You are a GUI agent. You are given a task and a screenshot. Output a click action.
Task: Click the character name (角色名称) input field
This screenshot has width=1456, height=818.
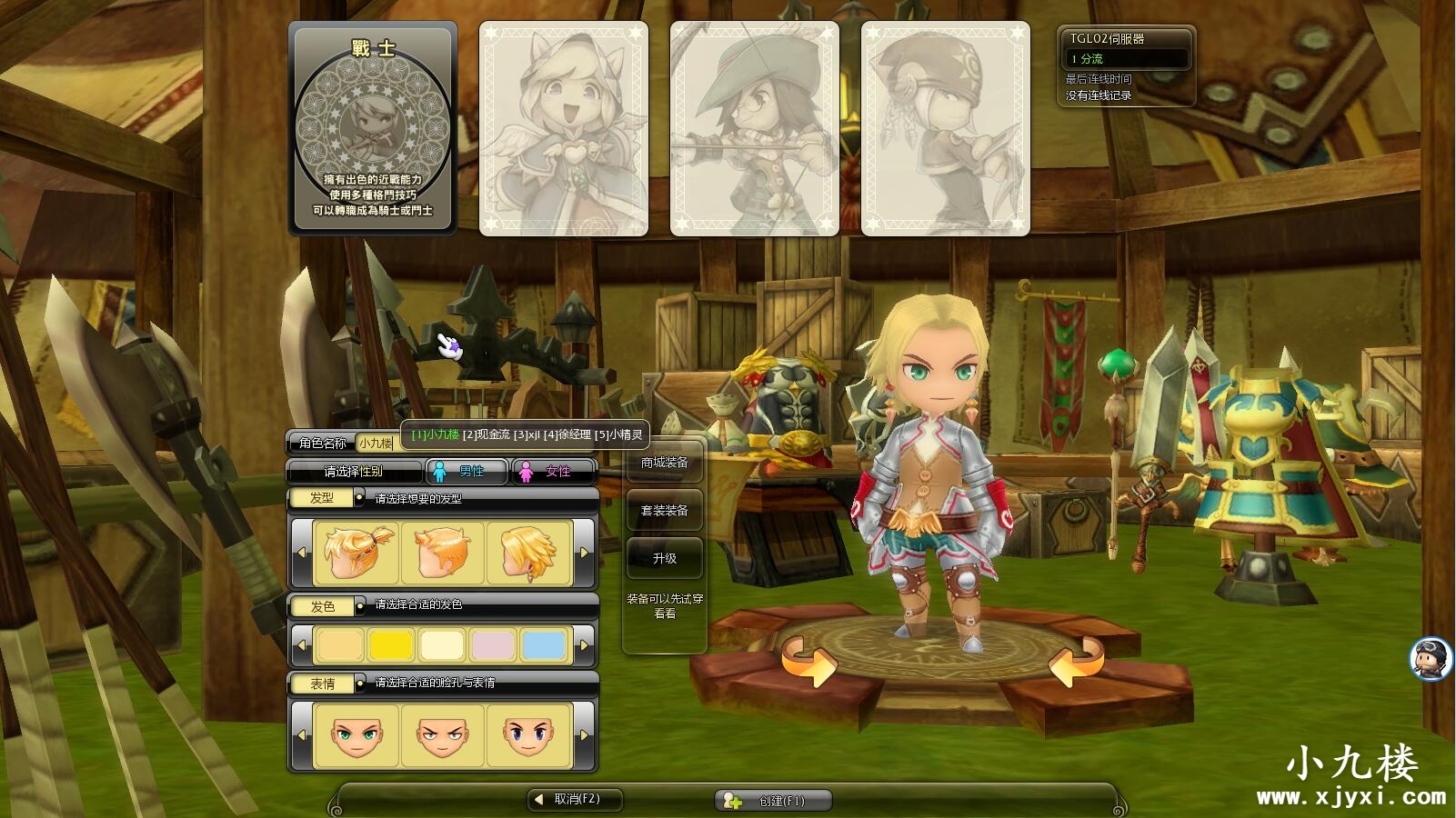[x=376, y=444]
